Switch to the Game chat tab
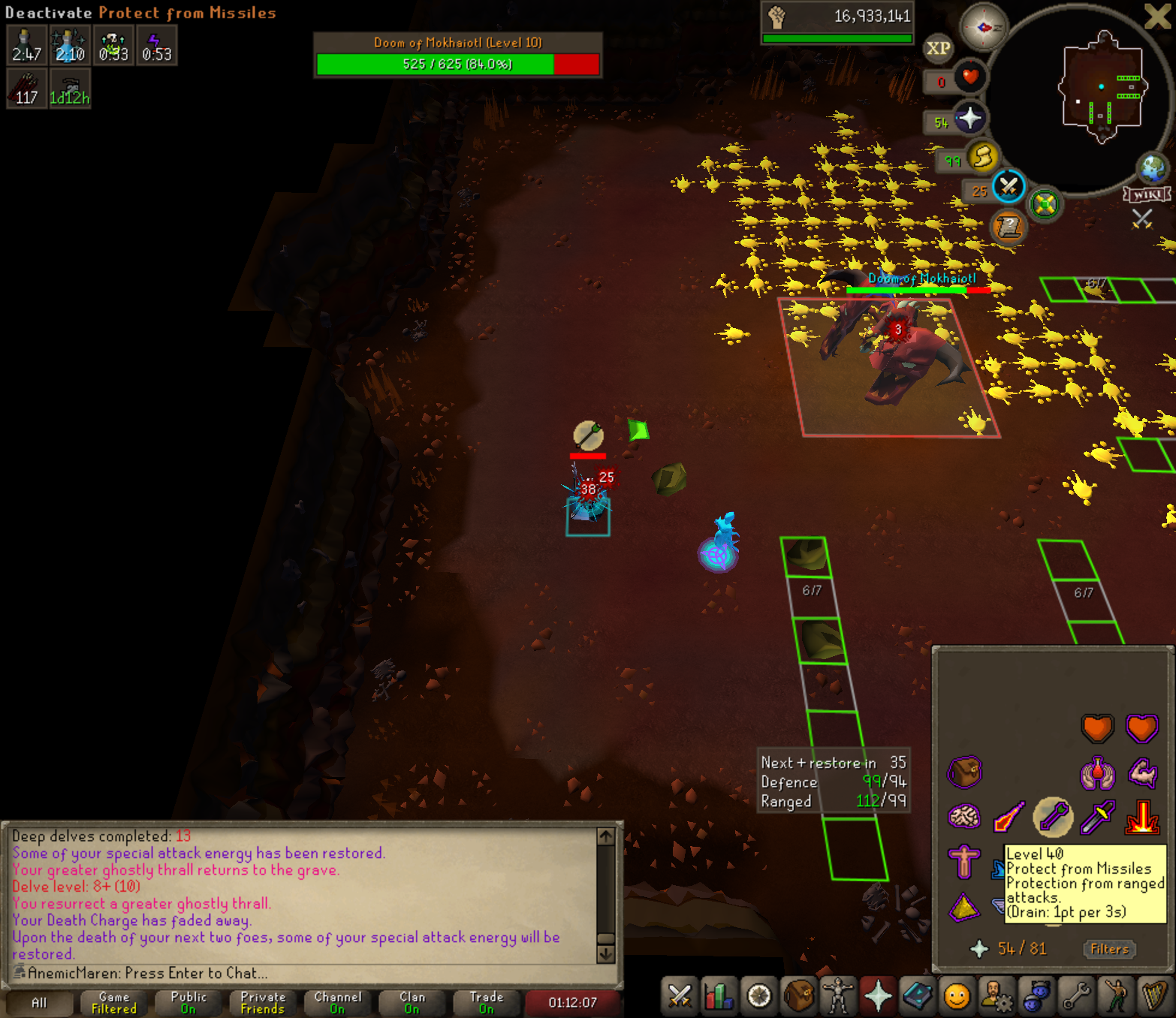The width and height of the screenshot is (1176, 1018). coord(114,1002)
